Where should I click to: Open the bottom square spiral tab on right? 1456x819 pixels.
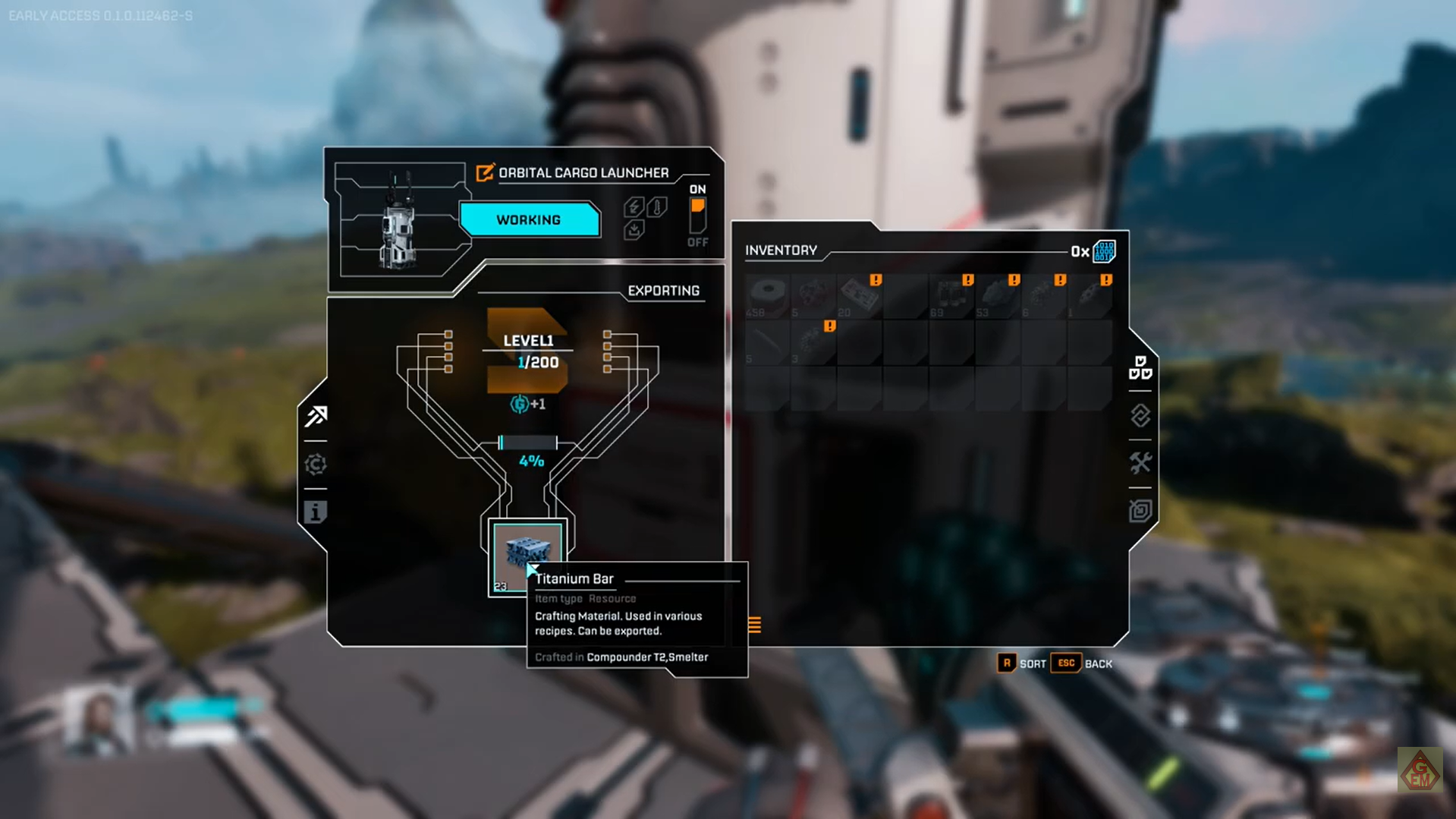click(1140, 511)
